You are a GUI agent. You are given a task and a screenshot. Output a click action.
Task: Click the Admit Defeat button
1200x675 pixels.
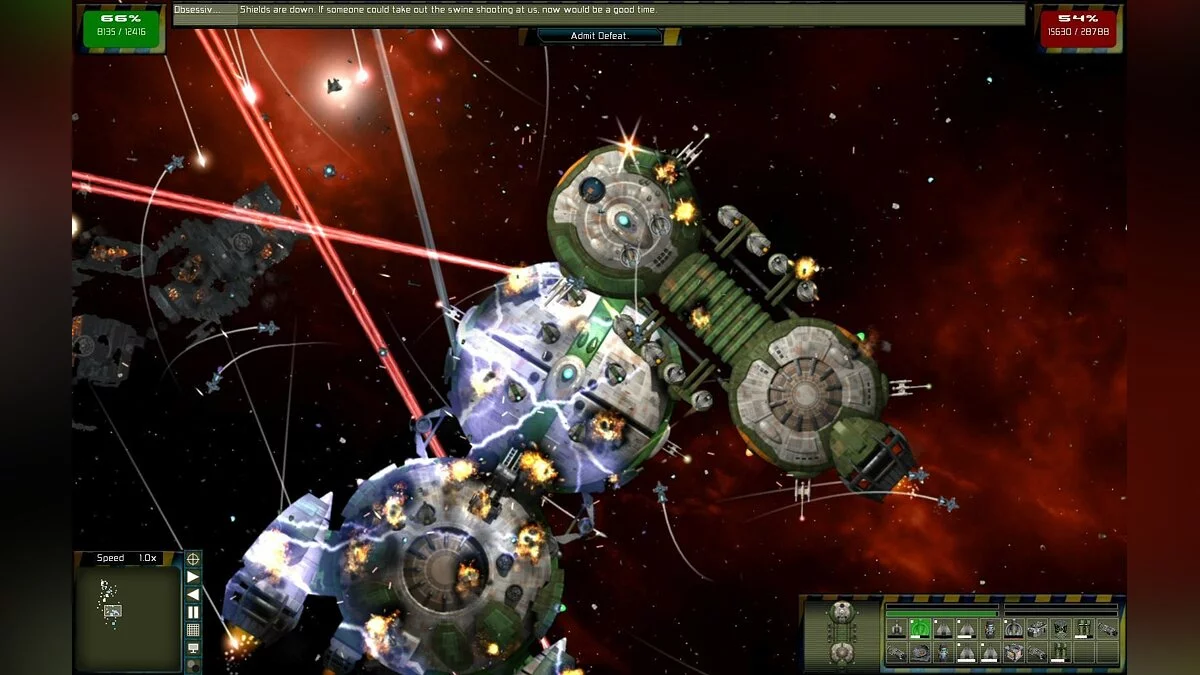point(600,36)
